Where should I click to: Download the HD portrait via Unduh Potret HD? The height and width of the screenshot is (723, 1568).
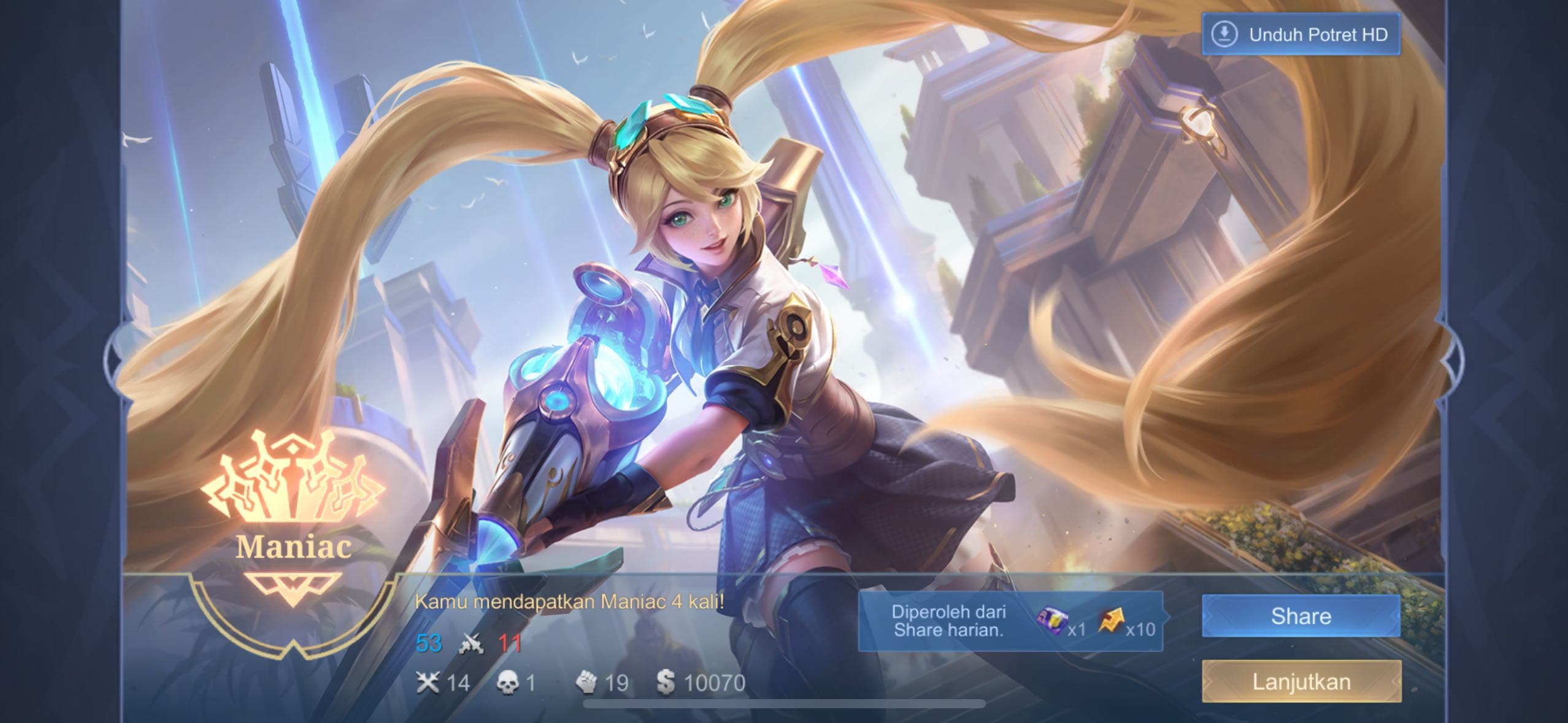point(1301,34)
